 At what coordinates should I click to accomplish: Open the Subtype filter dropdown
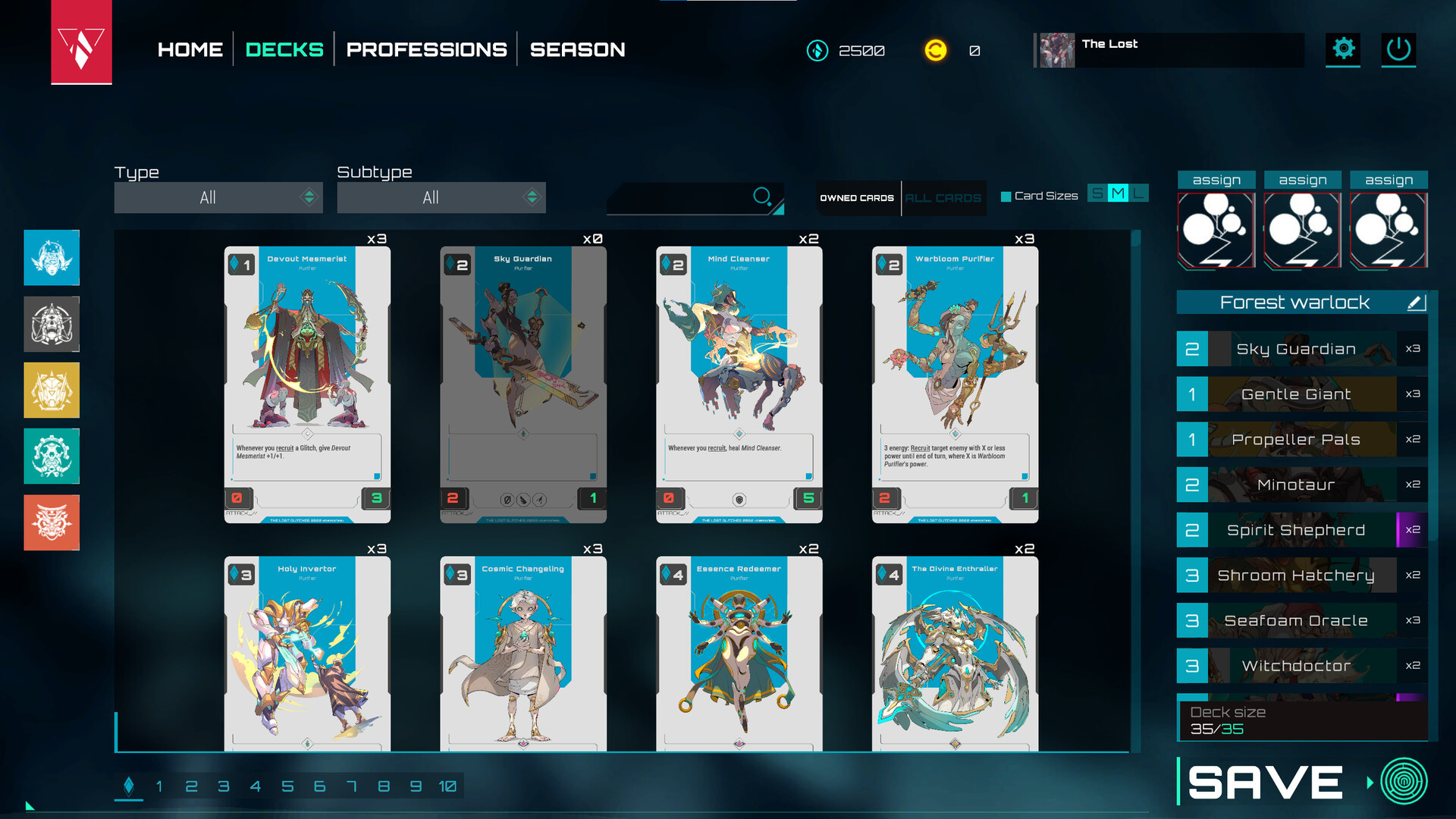point(441,198)
